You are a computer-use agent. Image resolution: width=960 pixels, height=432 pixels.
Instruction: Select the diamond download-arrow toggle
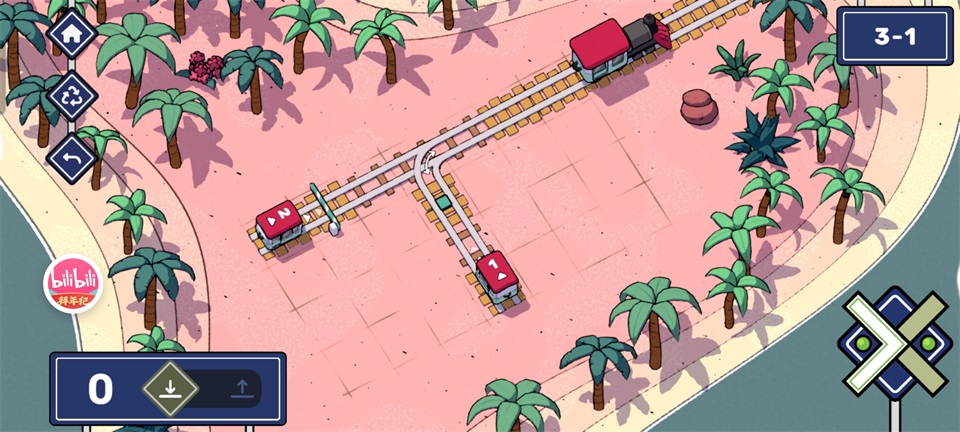tap(169, 388)
